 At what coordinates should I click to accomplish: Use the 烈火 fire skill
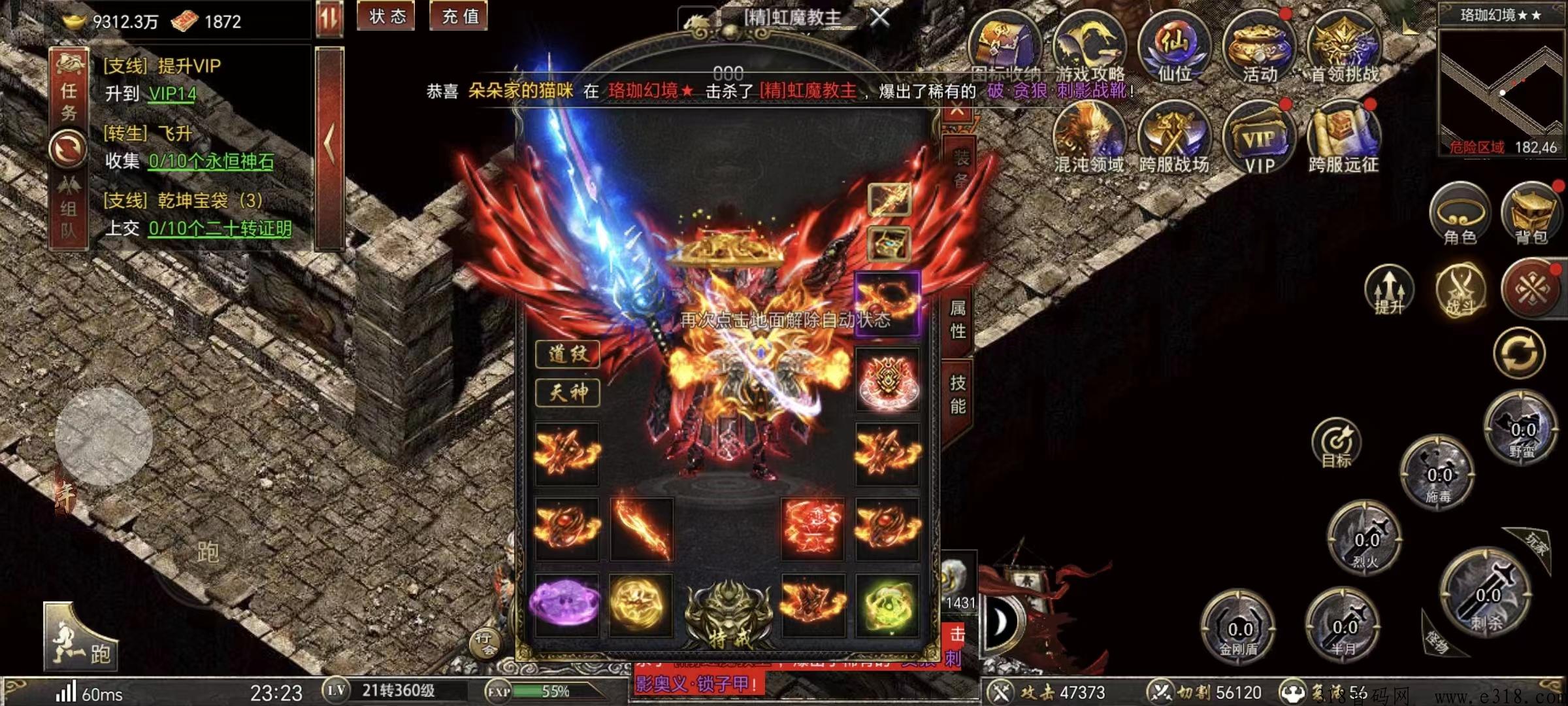(1365, 539)
